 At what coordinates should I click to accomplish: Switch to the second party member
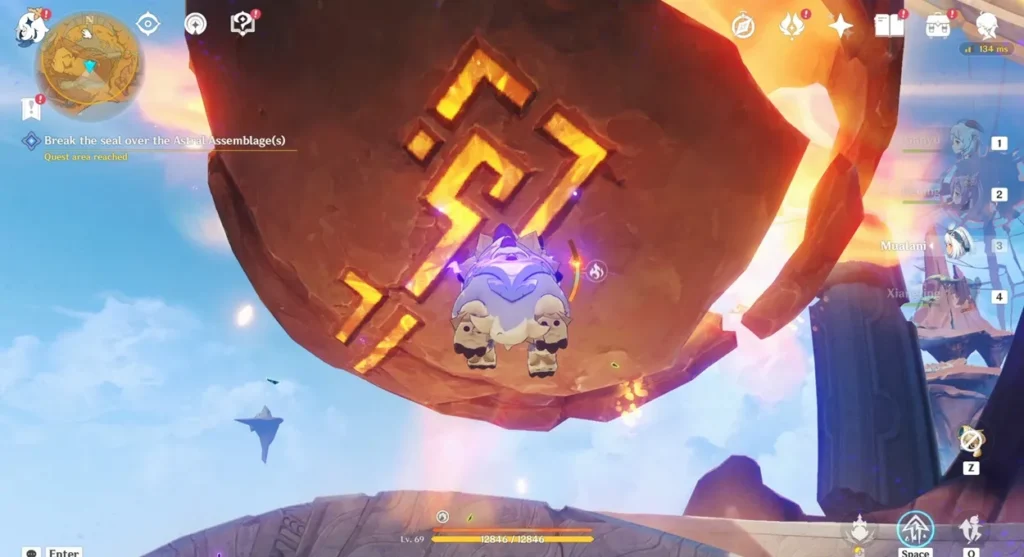pyautogui.click(x=958, y=194)
